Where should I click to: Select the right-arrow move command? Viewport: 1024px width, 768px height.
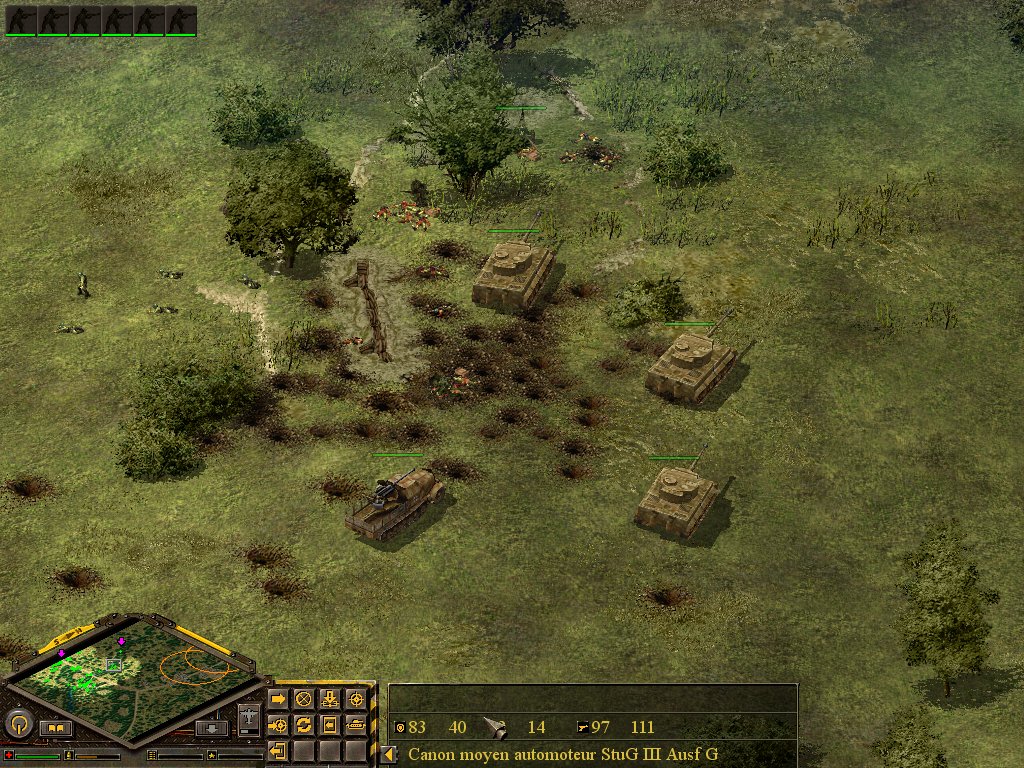[278, 698]
